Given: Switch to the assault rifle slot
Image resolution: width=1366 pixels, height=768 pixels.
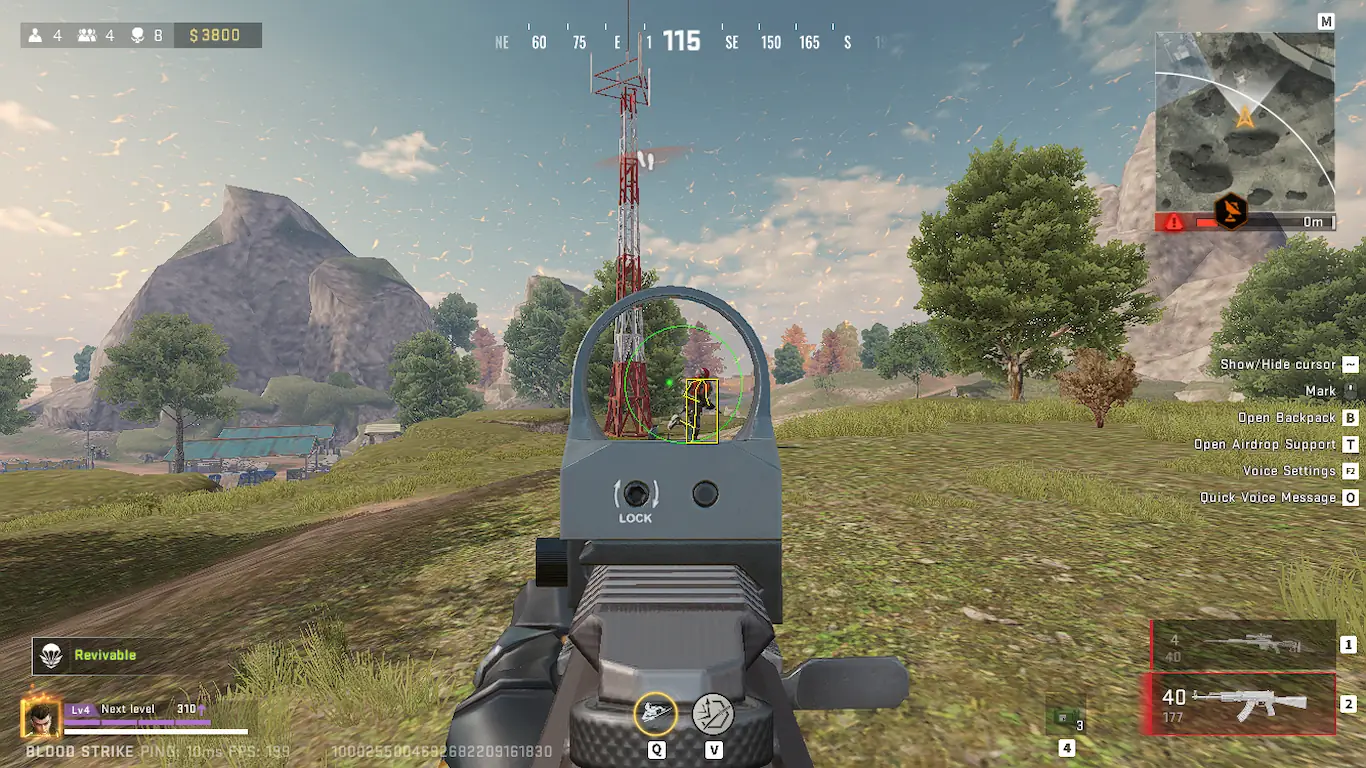Looking at the screenshot, I should 1239,704.
